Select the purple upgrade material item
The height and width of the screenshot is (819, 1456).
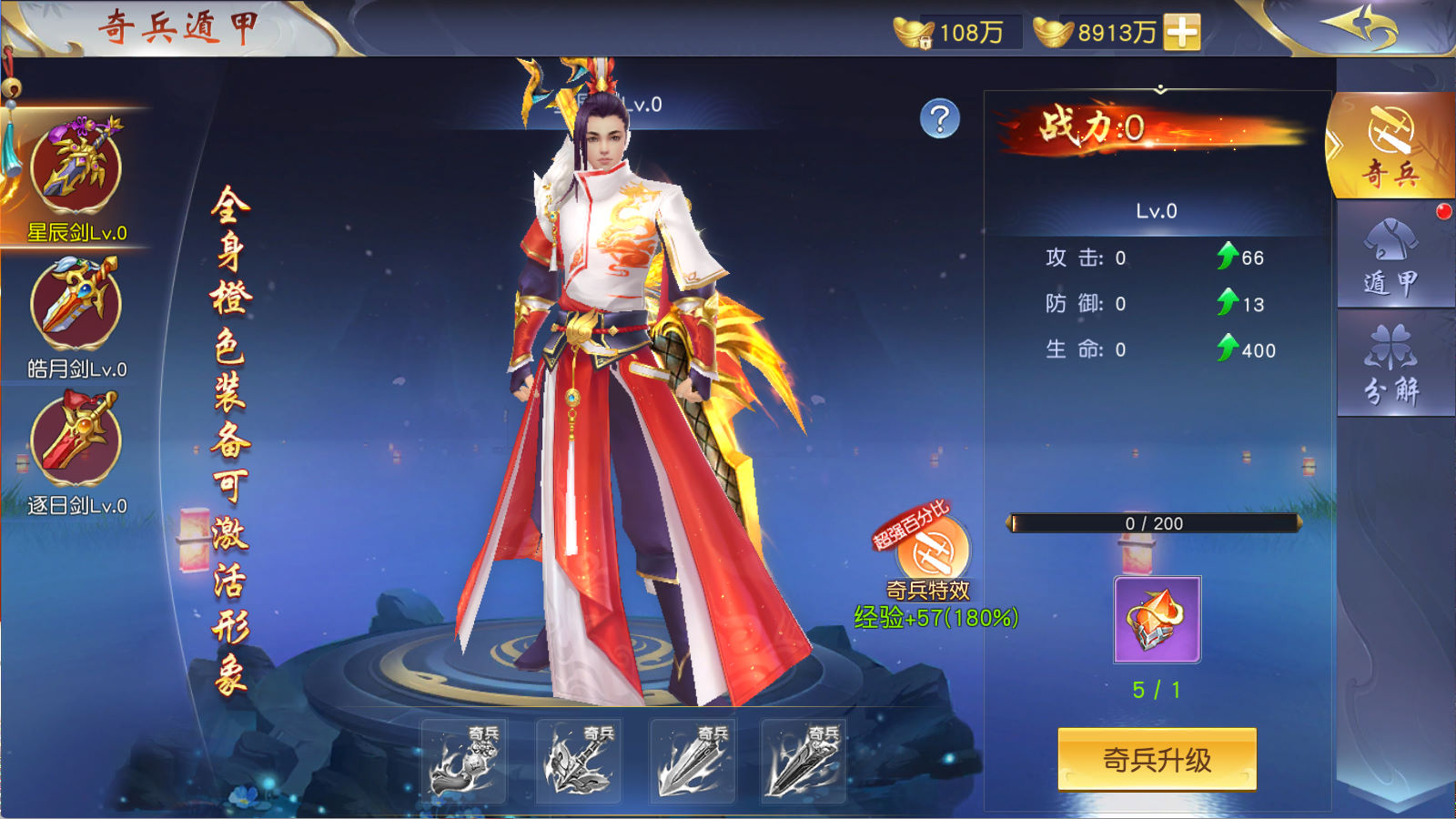point(1157,620)
